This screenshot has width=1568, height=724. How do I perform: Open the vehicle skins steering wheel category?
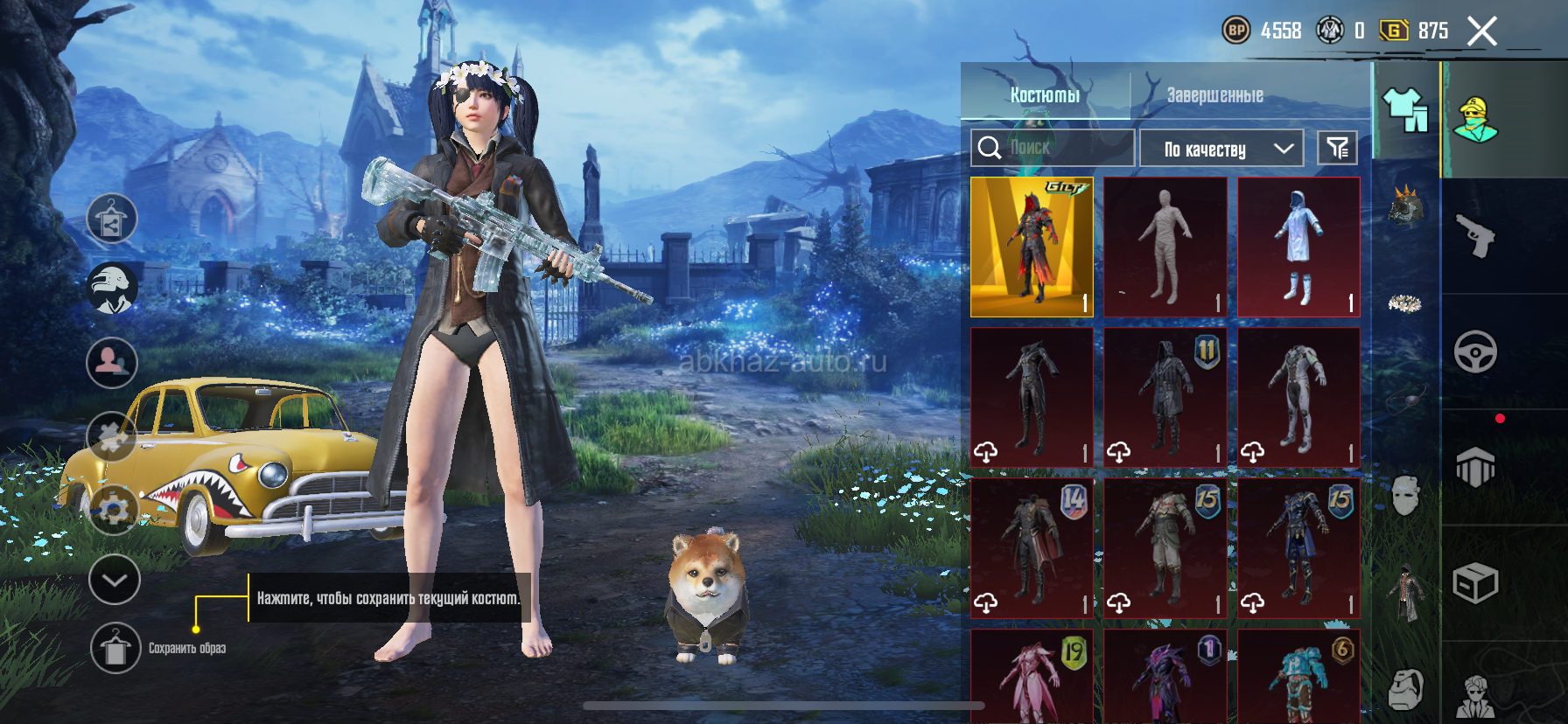pos(1475,352)
